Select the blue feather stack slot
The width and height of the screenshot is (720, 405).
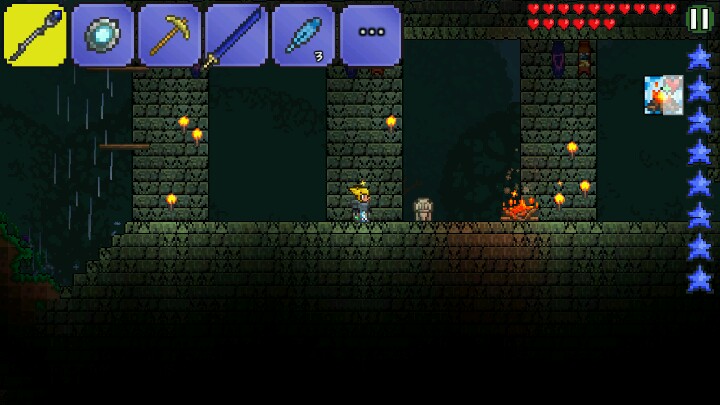coord(303,35)
